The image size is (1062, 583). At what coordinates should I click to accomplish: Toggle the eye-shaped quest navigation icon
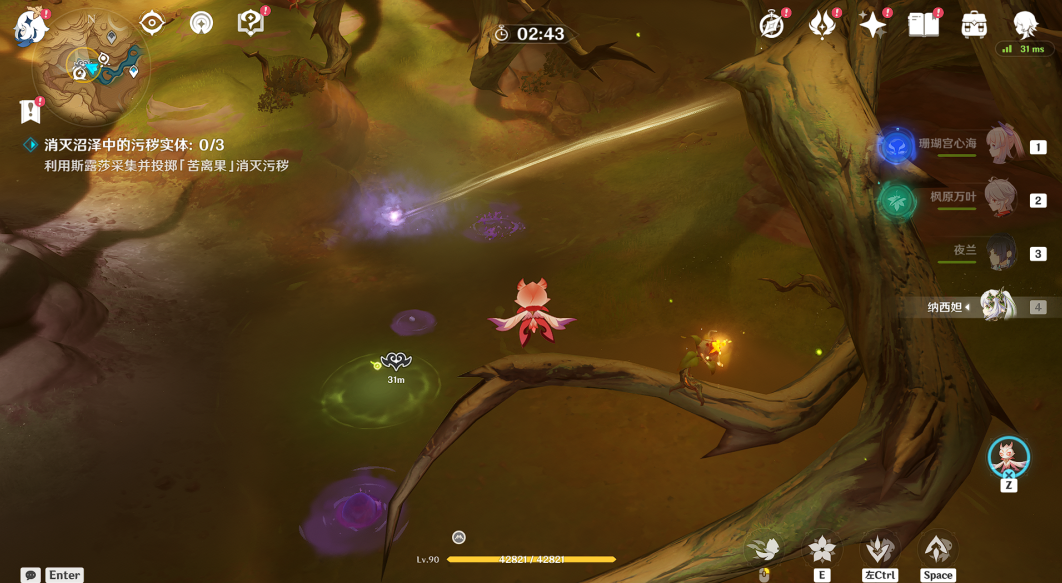click(152, 23)
